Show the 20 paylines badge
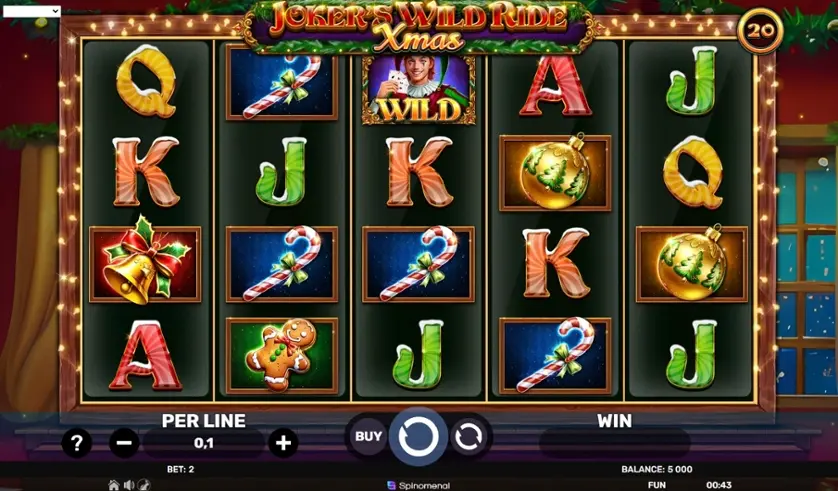Screen dimensions: 838x491 760,31
